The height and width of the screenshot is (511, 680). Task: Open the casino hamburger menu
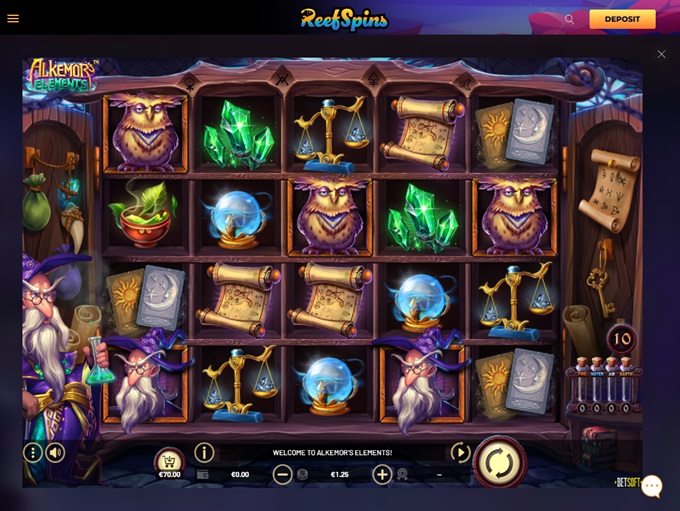click(13, 18)
